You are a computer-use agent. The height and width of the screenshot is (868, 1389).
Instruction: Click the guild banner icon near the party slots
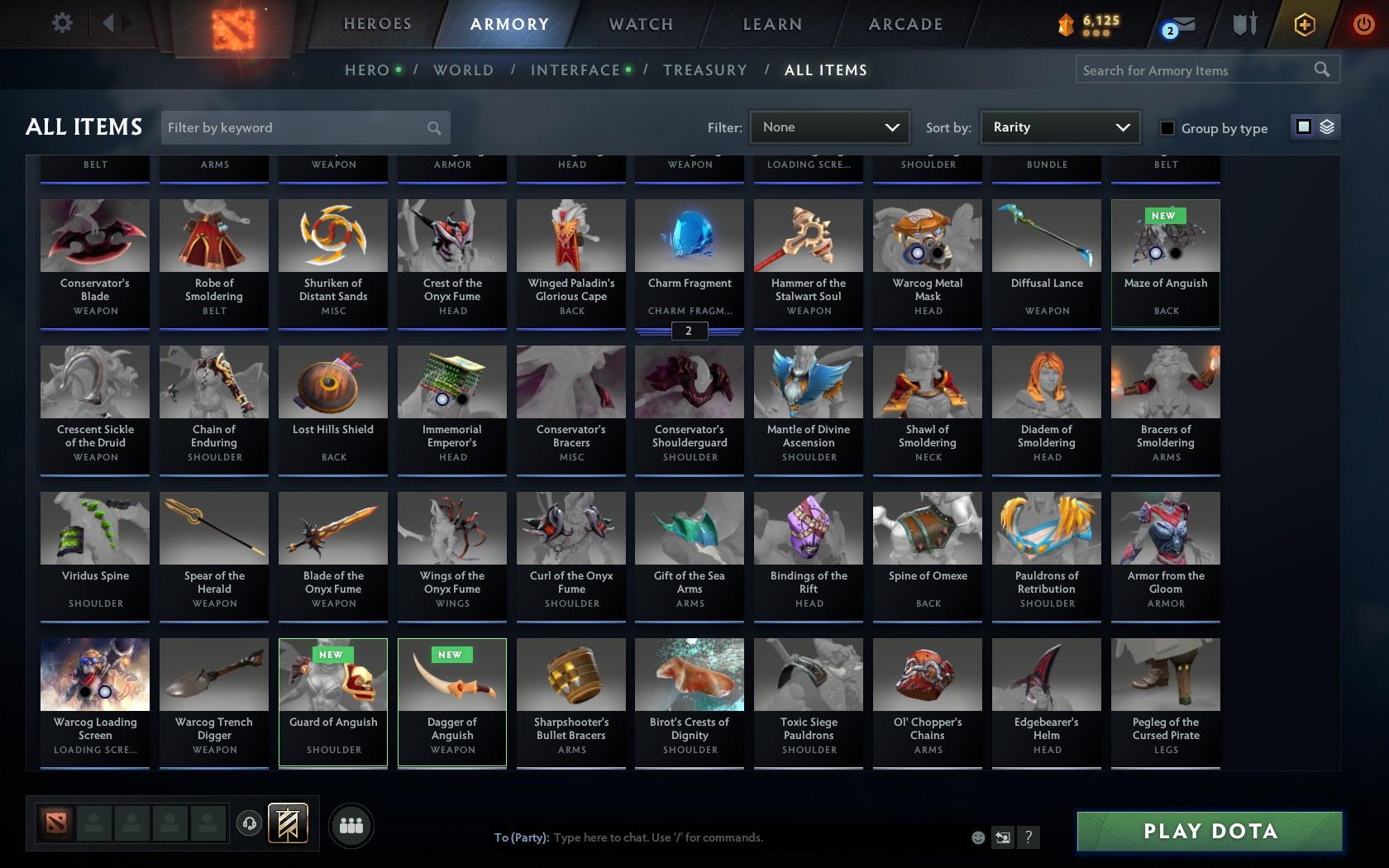click(288, 823)
